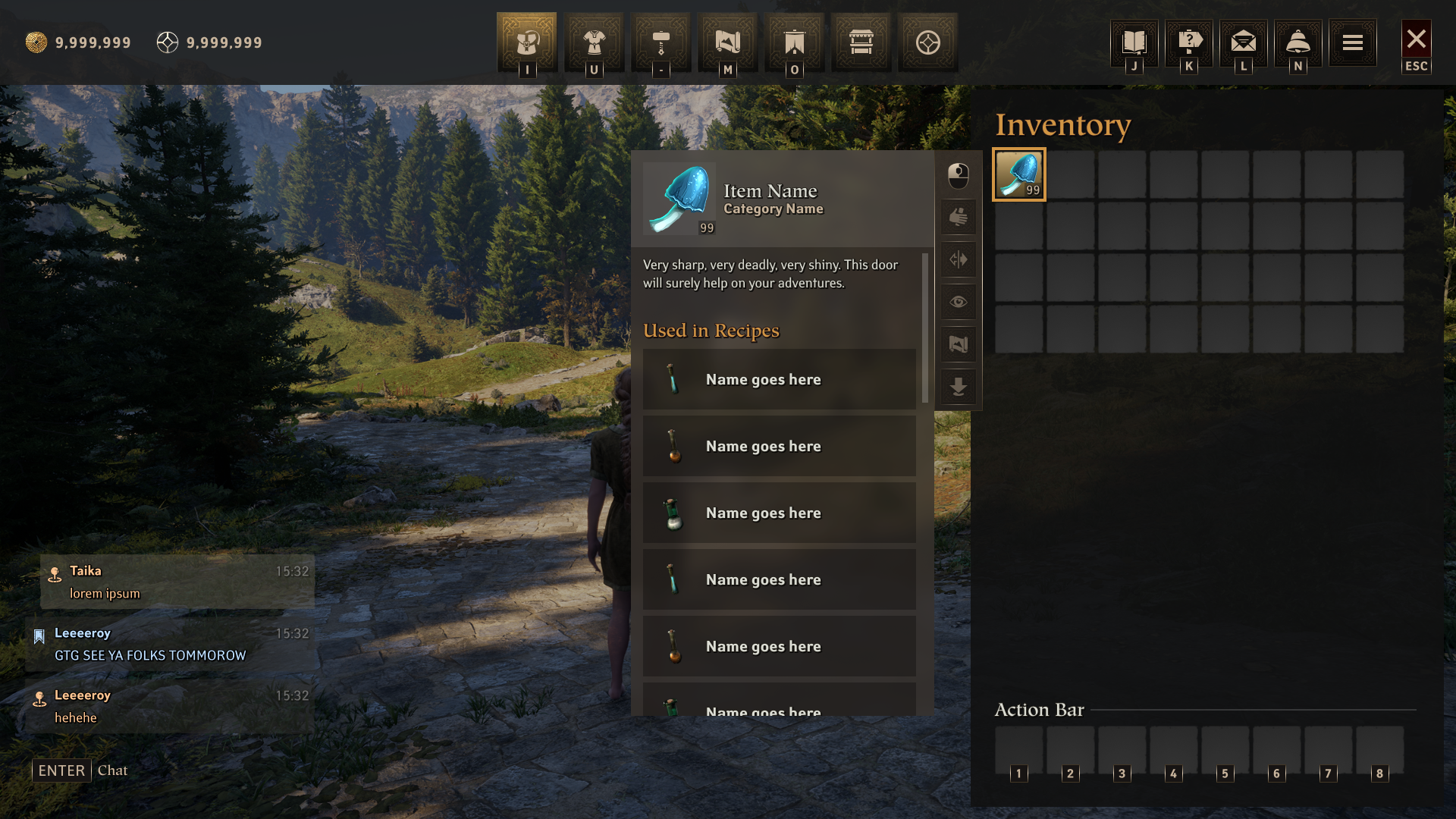Select Taika's chat message

[x=177, y=582]
